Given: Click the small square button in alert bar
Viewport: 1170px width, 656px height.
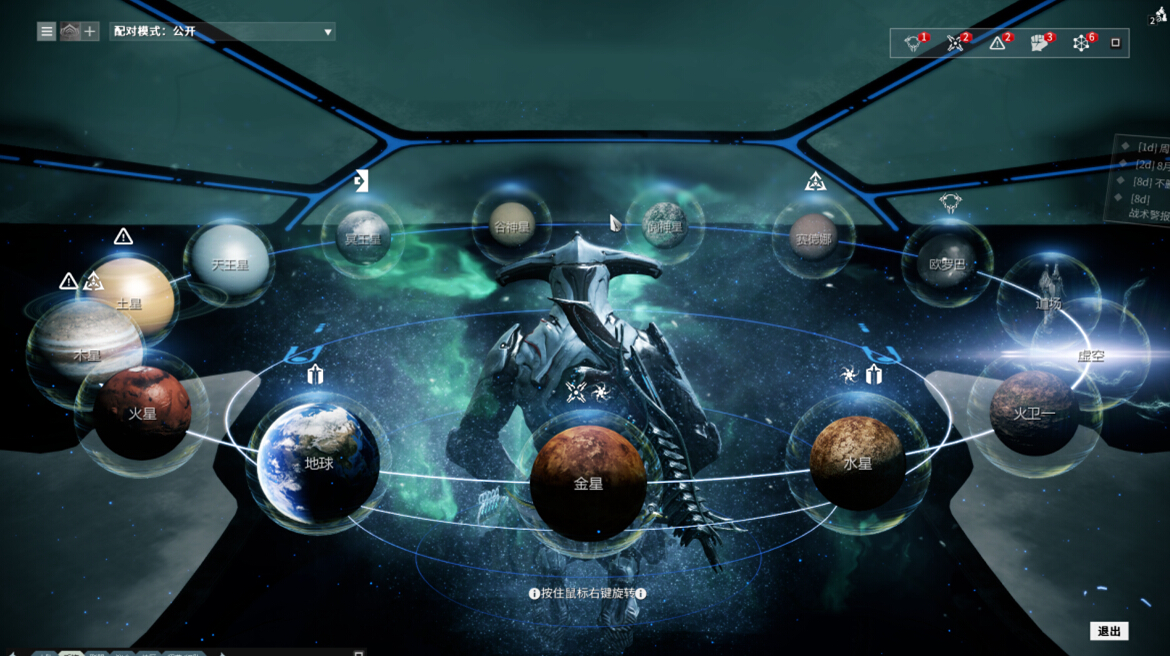Looking at the screenshot, I should tap(1116, 43).
